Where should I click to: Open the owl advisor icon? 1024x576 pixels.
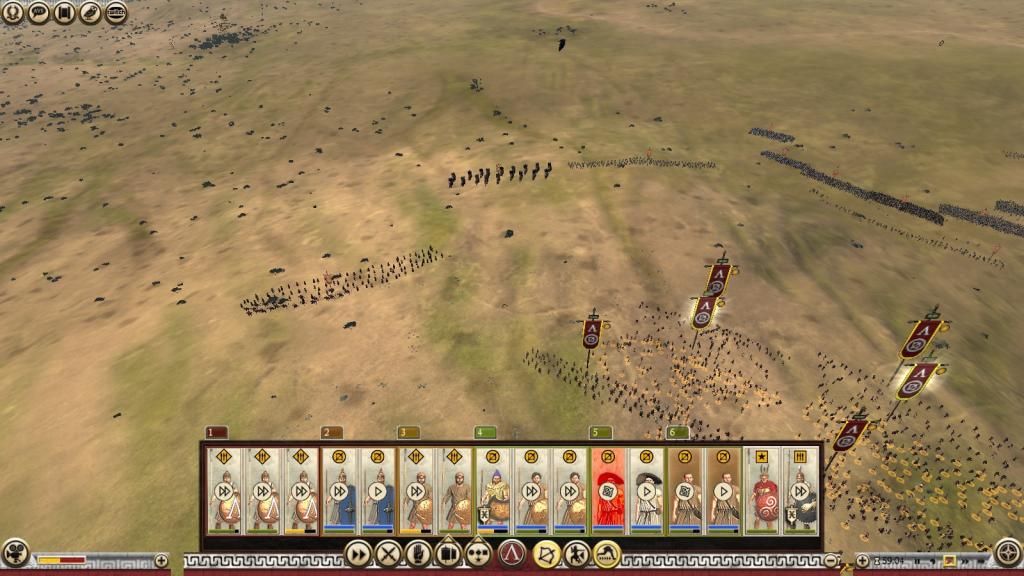click(90, 13)
